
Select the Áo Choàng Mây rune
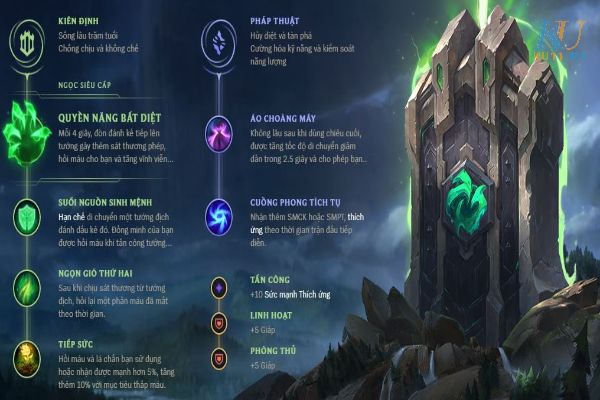(217, 135)
